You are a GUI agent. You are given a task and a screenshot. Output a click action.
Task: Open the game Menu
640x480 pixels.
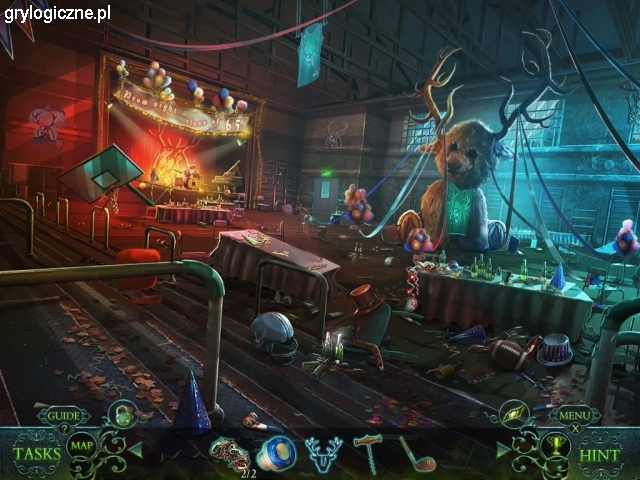[574, 415]
